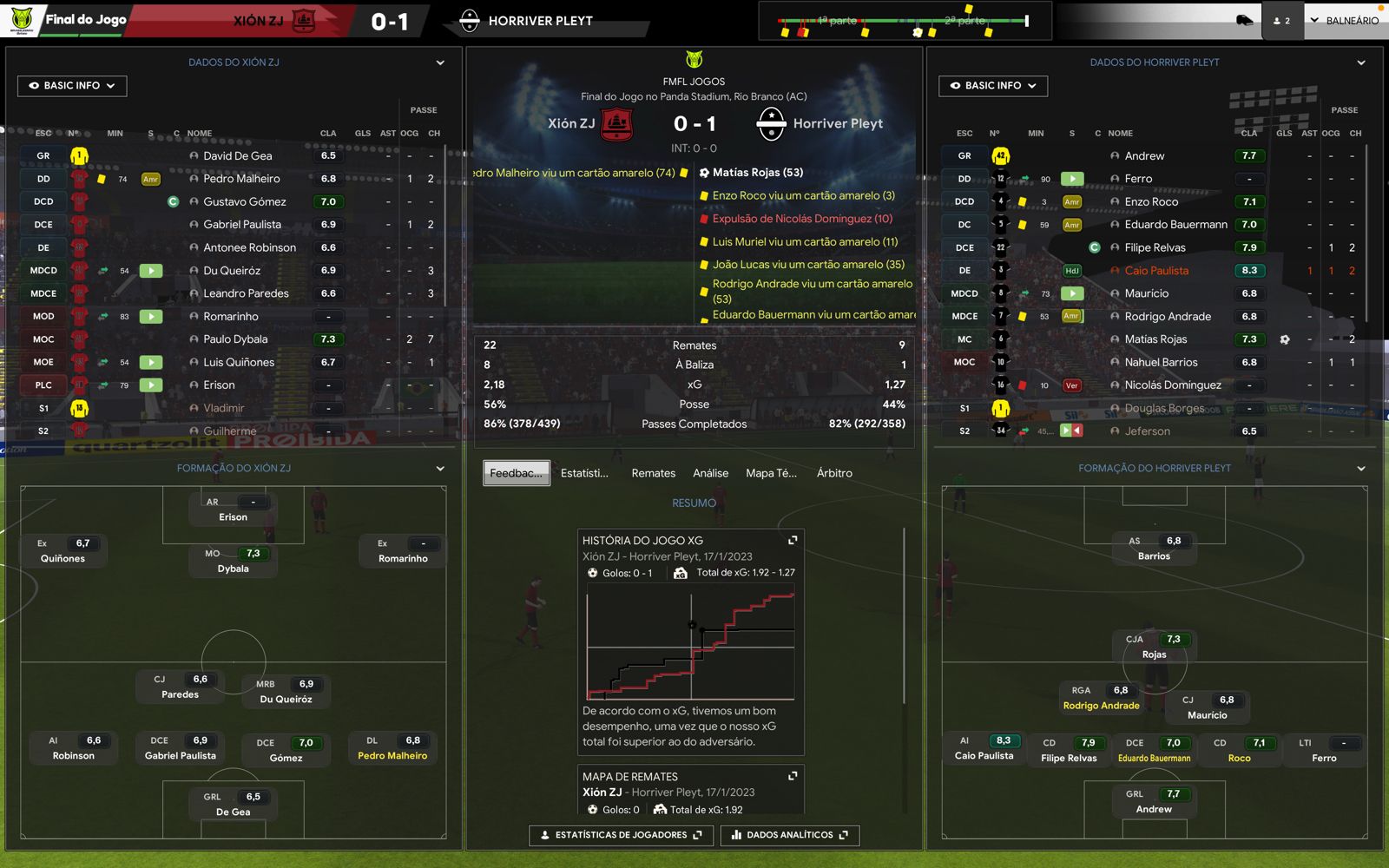Collapse the Formação do Xión ZJ panel
The image size is (1389, 868).
click(x=440, y=469)
